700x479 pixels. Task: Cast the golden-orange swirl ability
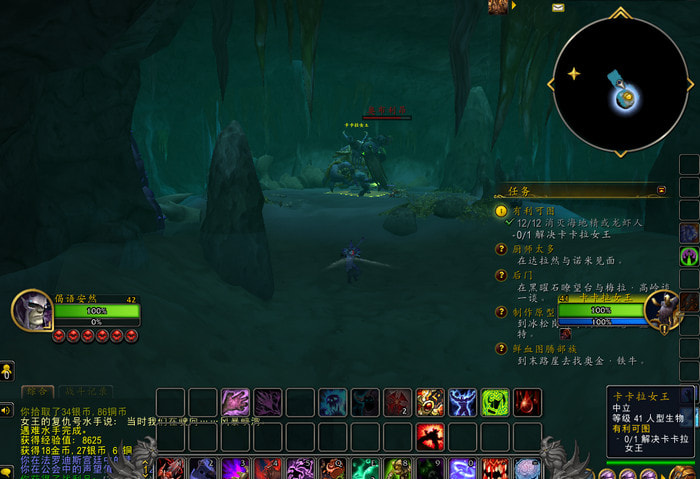tap(430, 402)
